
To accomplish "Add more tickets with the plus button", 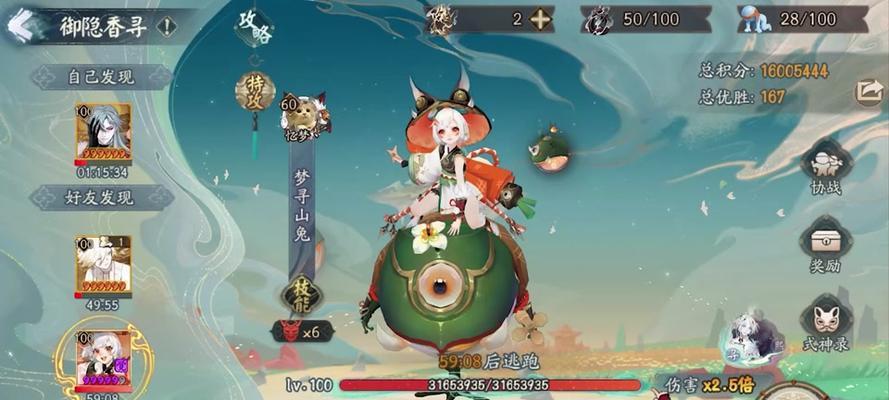I will coord(541,19).
